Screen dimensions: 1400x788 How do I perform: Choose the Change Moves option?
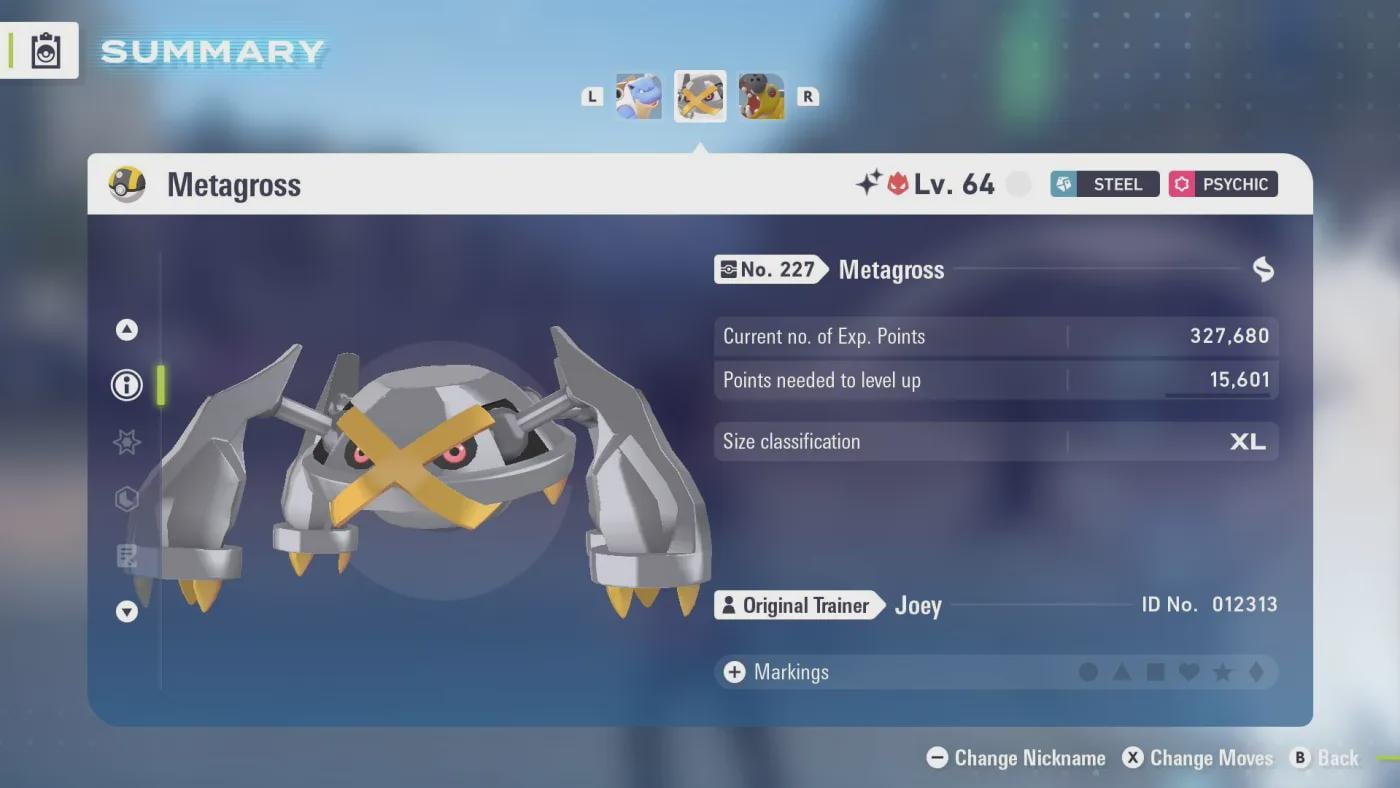1197,758
